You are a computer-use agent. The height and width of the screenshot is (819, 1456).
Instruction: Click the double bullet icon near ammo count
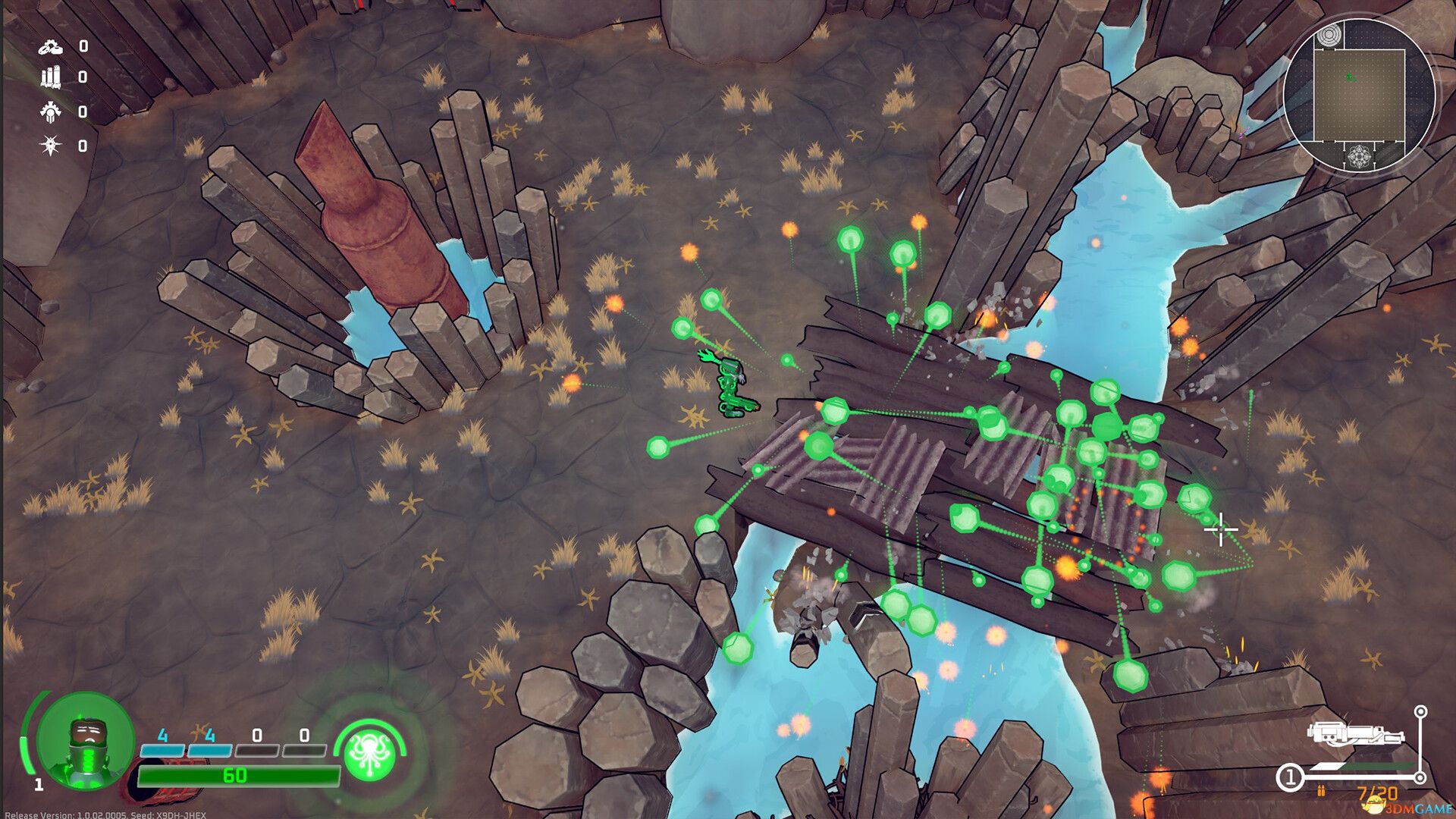[x=1321, y=791]
